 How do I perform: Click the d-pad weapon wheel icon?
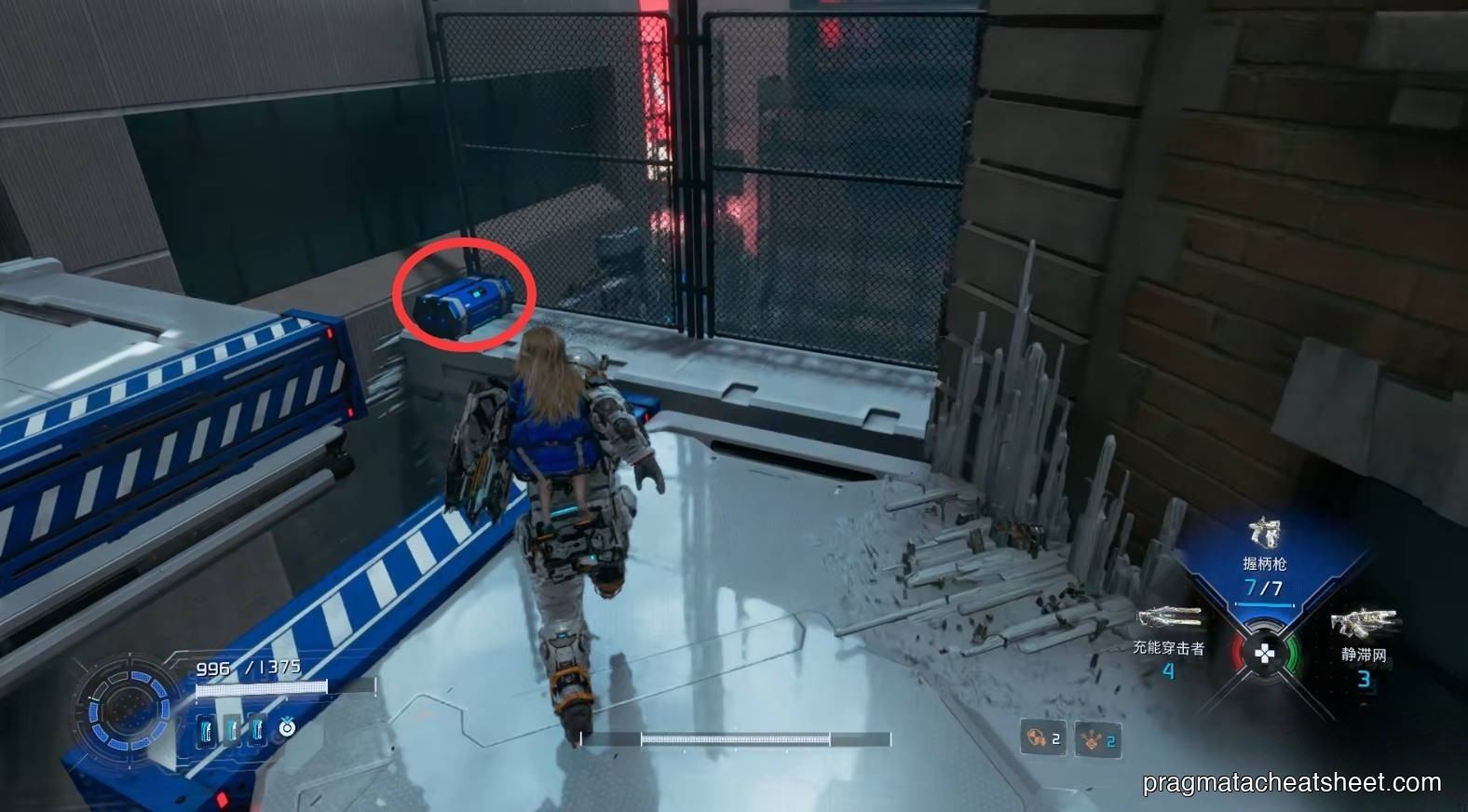tap(1265, 651)
